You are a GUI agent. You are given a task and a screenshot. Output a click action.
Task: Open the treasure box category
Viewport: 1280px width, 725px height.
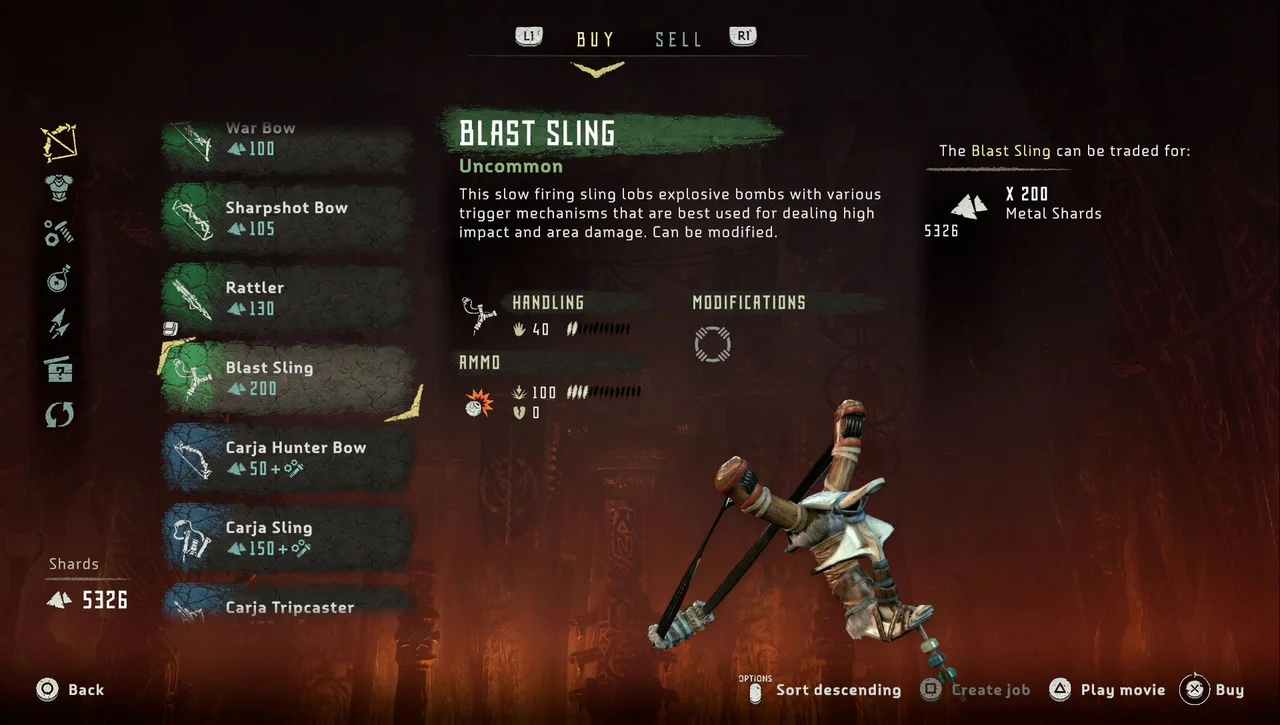(x=59, y=370)
